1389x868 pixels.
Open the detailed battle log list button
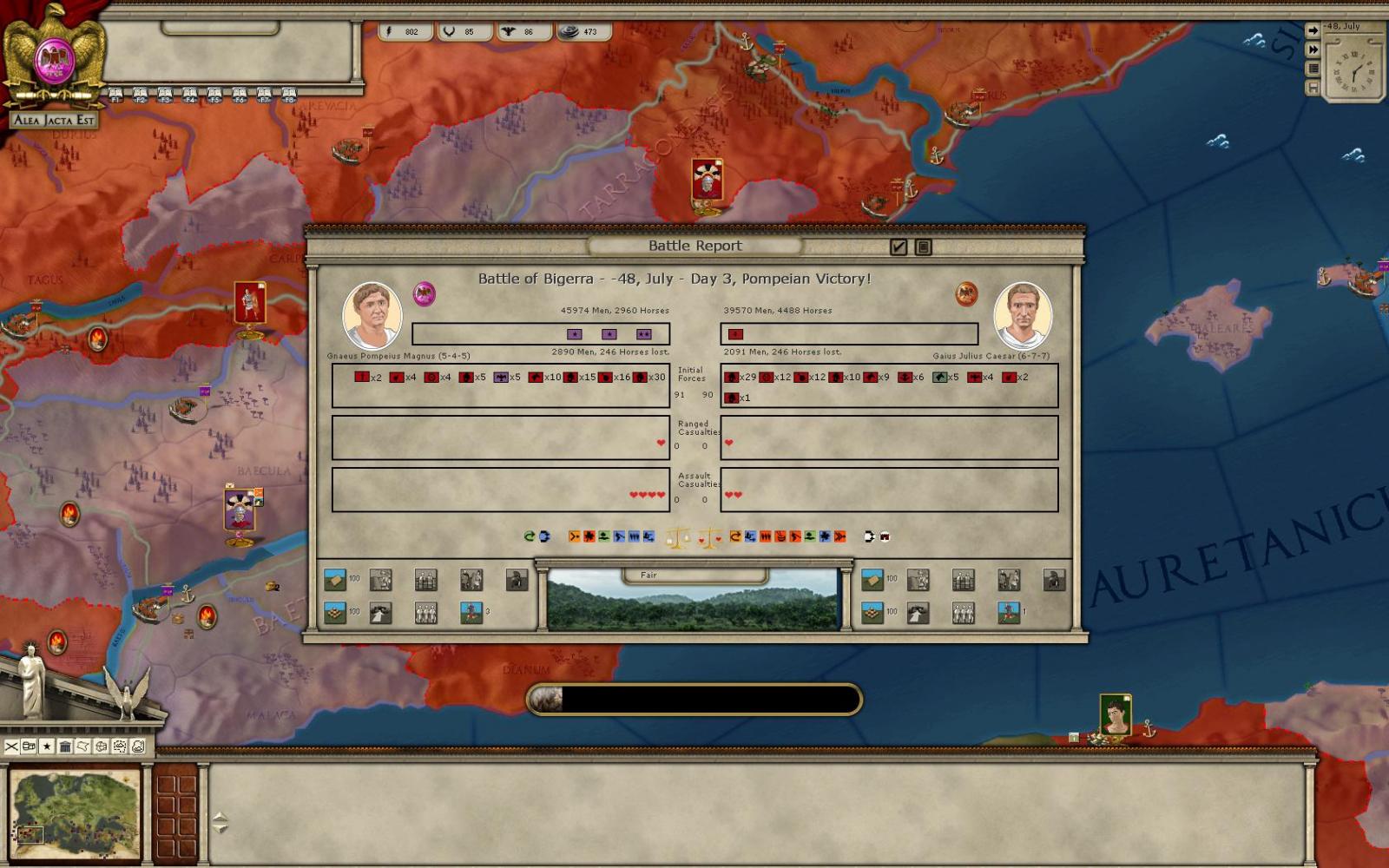923,247
